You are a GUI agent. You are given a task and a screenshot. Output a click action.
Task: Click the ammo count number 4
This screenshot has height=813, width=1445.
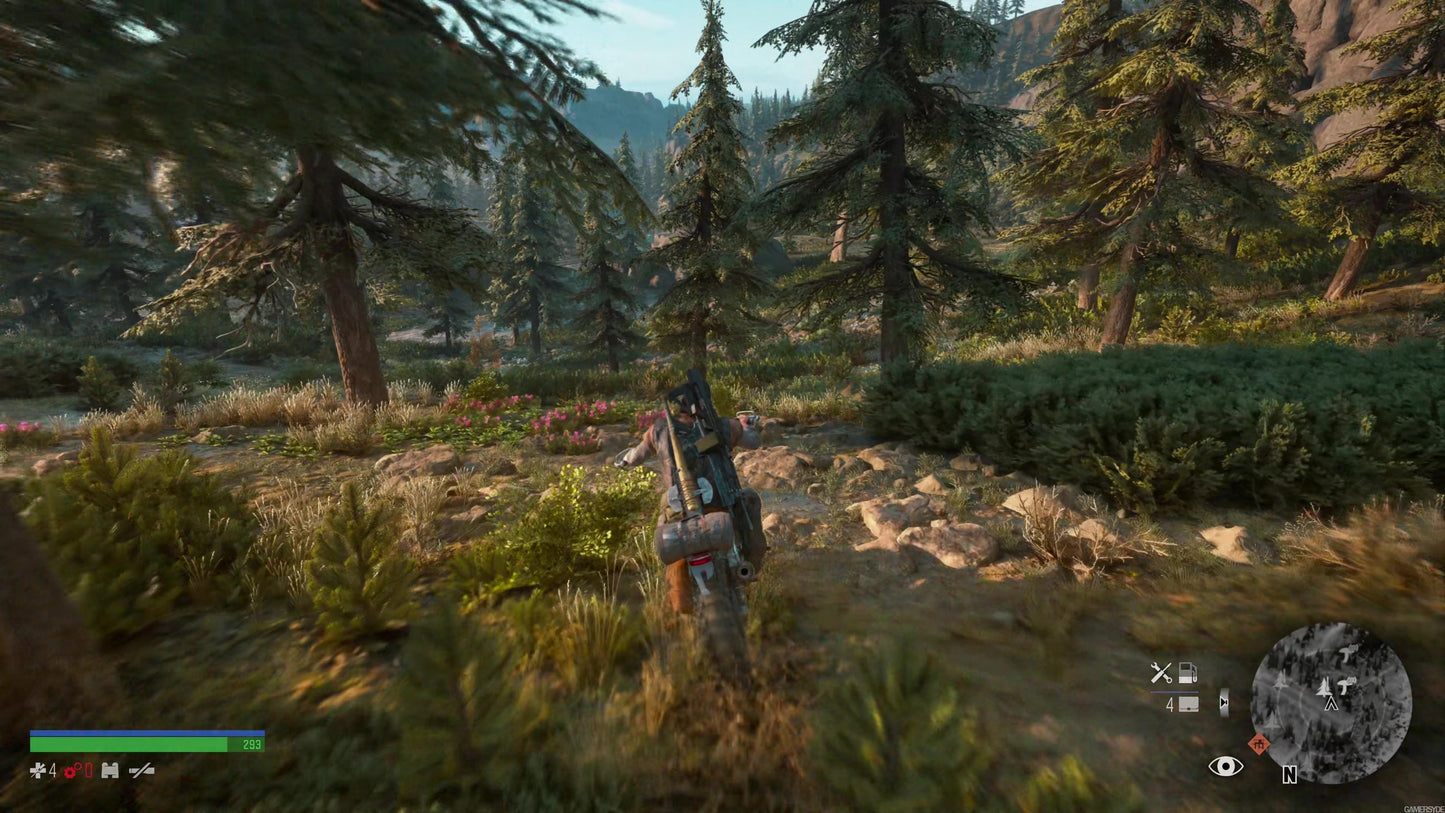[1170, 705]
